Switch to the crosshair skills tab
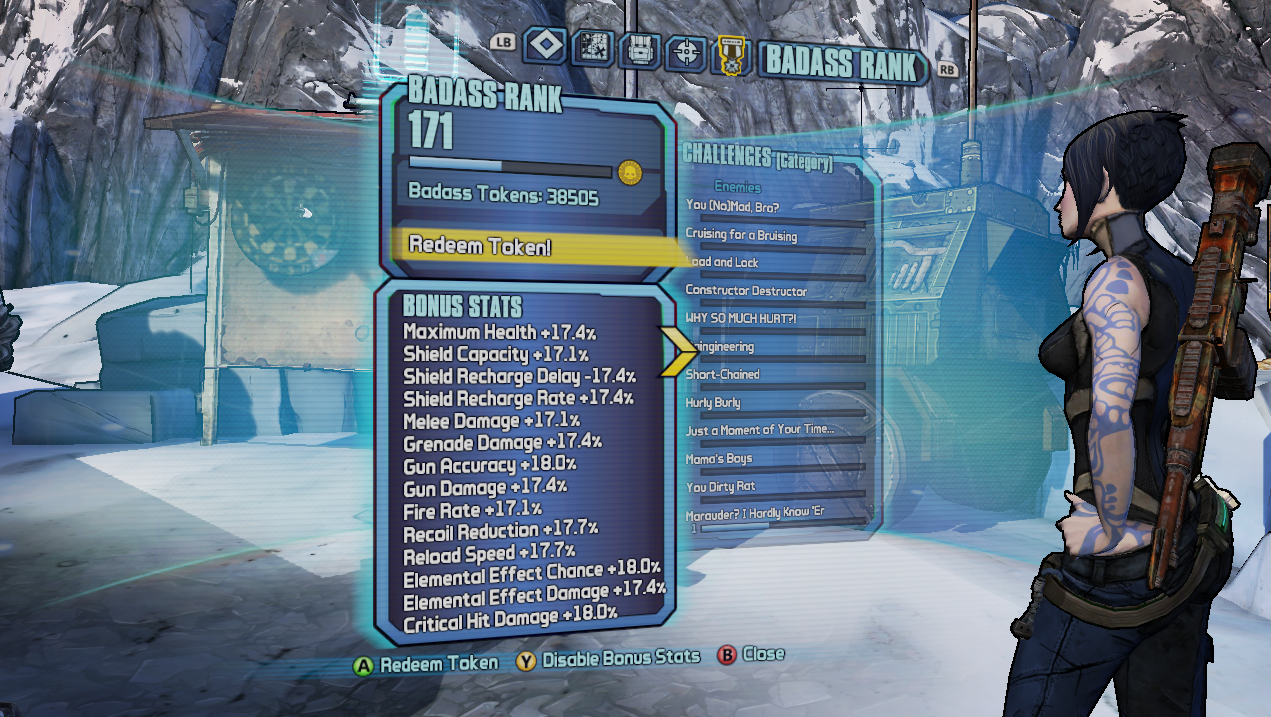The height and width of the screenshot is (717, 1271). pyautogui.click(x=685, y=50)
